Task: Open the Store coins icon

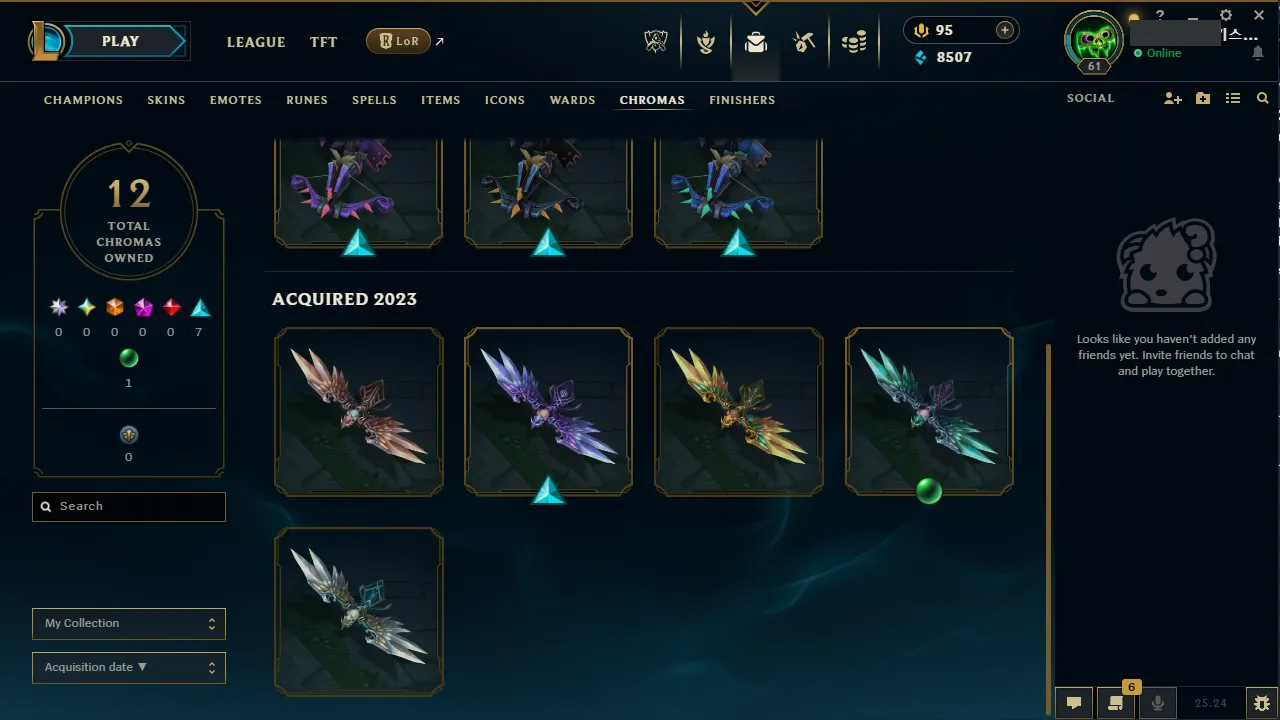Action: pyautogui.click(x=855, y=42)
